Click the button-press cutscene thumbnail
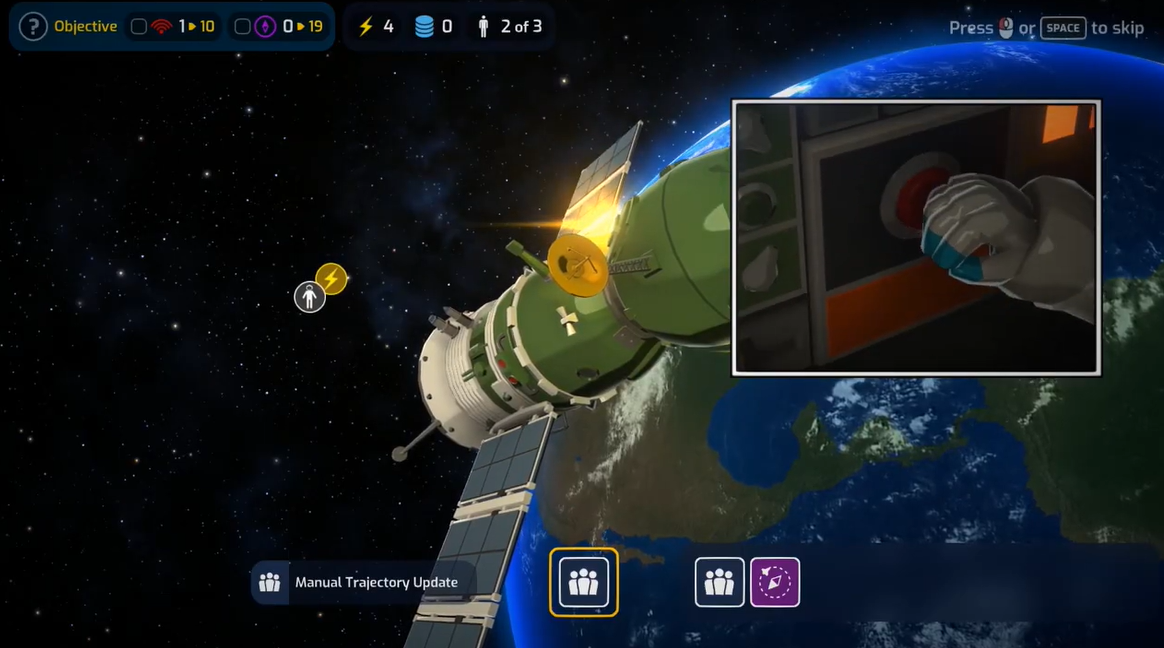The height and width of the screenshot is (648, 1164). click(x=916, y=238)
